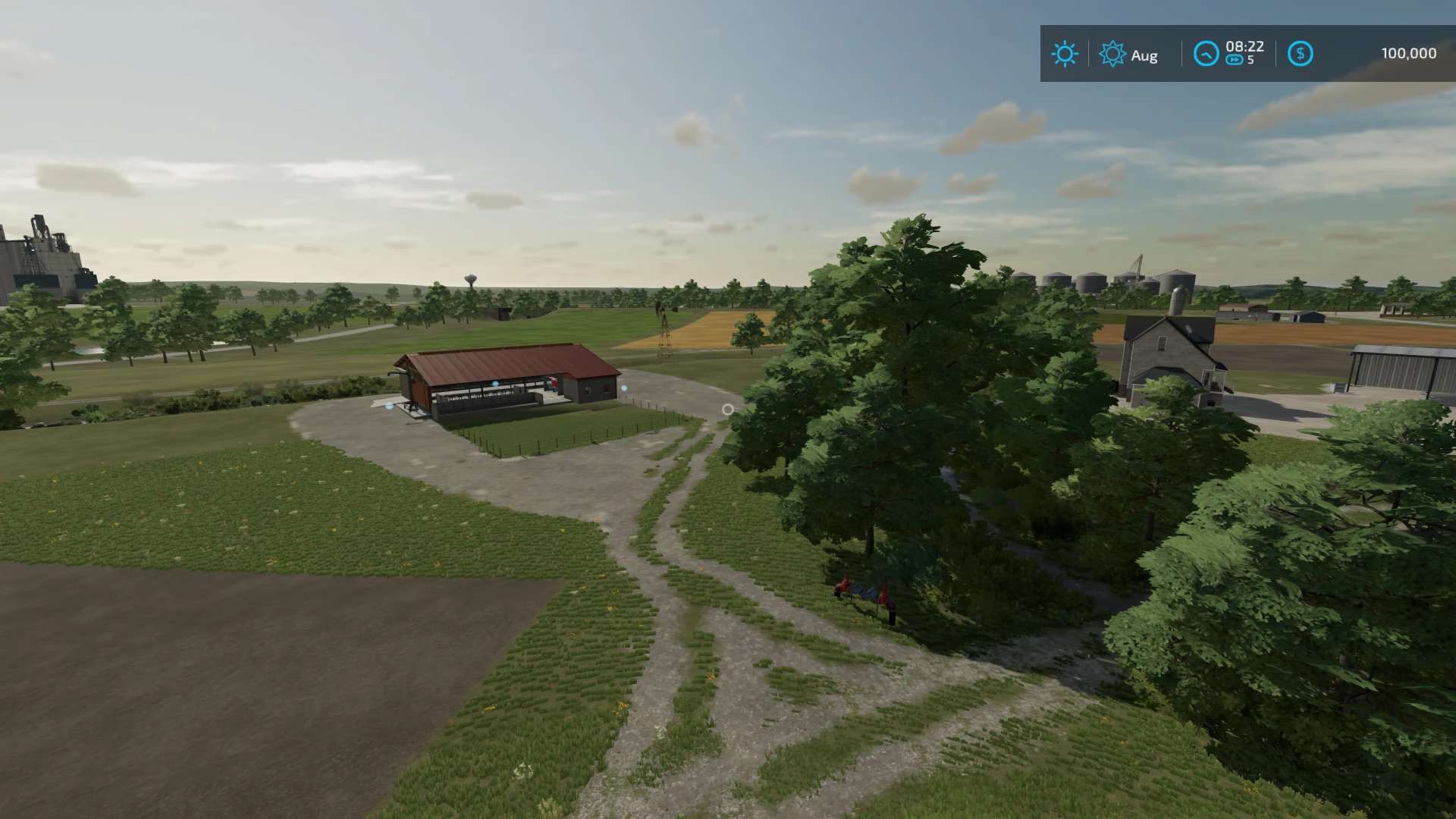Select the dollar-sign money icon
The image size is (1456, 819).
pyautogui.click(x=1301, y=54)
